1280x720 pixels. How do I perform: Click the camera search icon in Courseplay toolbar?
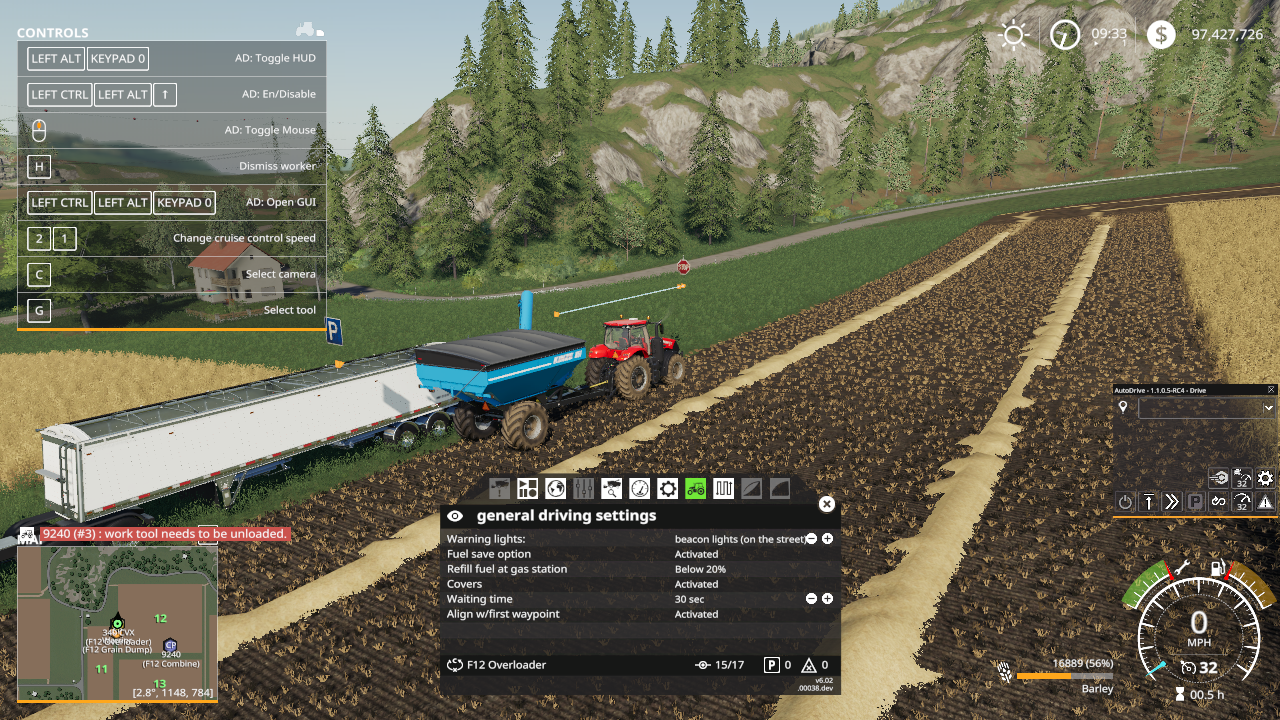tap(613, 489)
